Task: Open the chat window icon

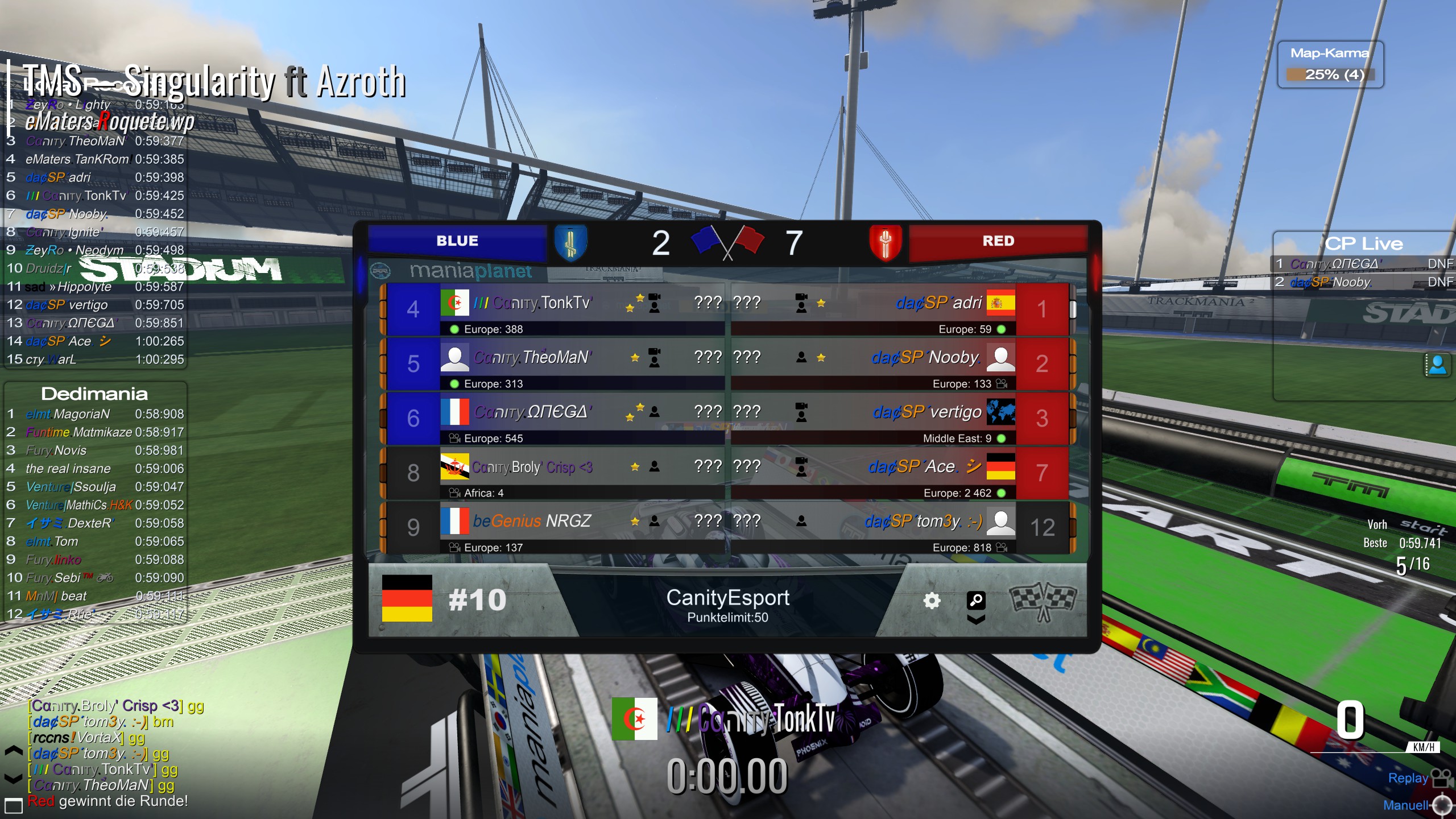Action: pyautogui.click(x=14, y=805)
